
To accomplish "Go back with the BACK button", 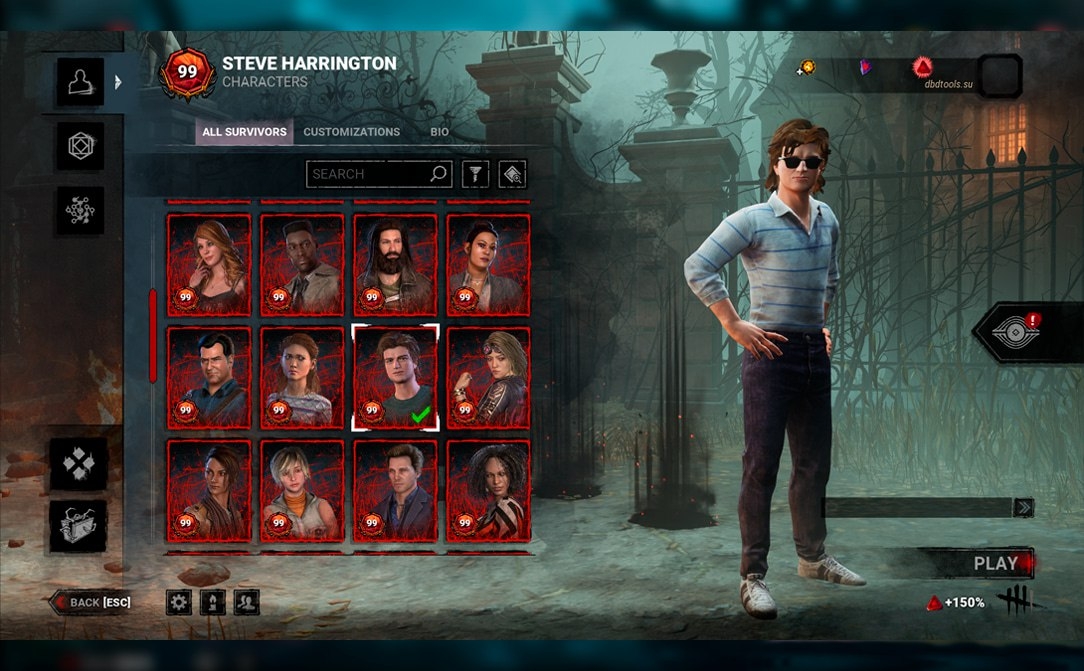I will coord(92,602).
